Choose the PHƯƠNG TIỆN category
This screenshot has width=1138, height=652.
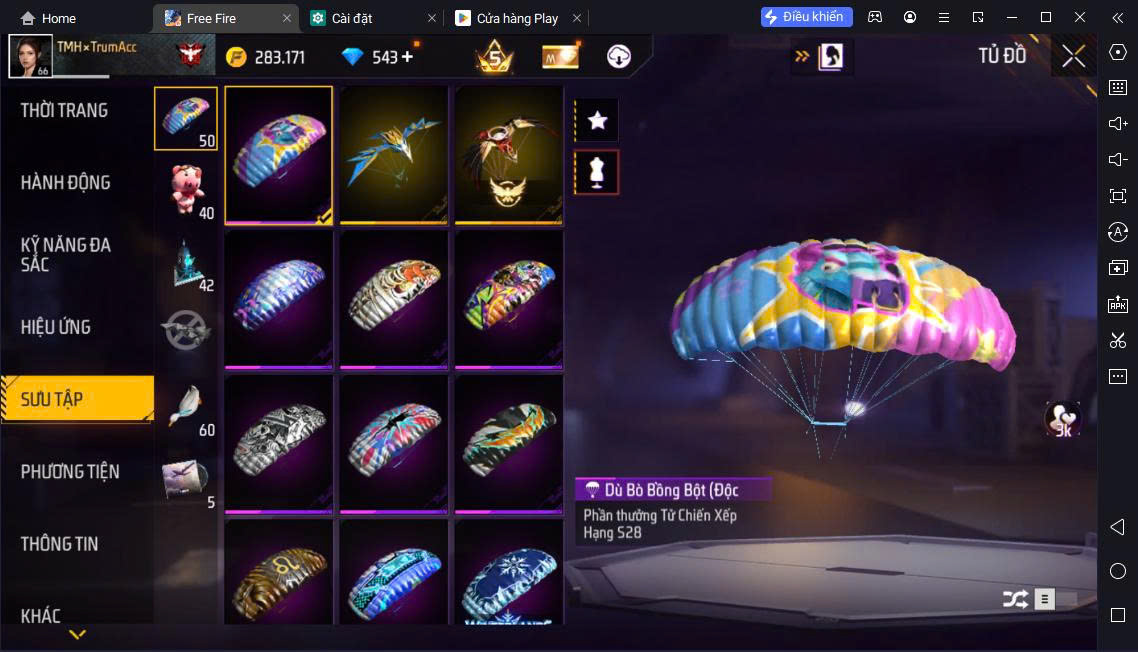pos(70,471)
